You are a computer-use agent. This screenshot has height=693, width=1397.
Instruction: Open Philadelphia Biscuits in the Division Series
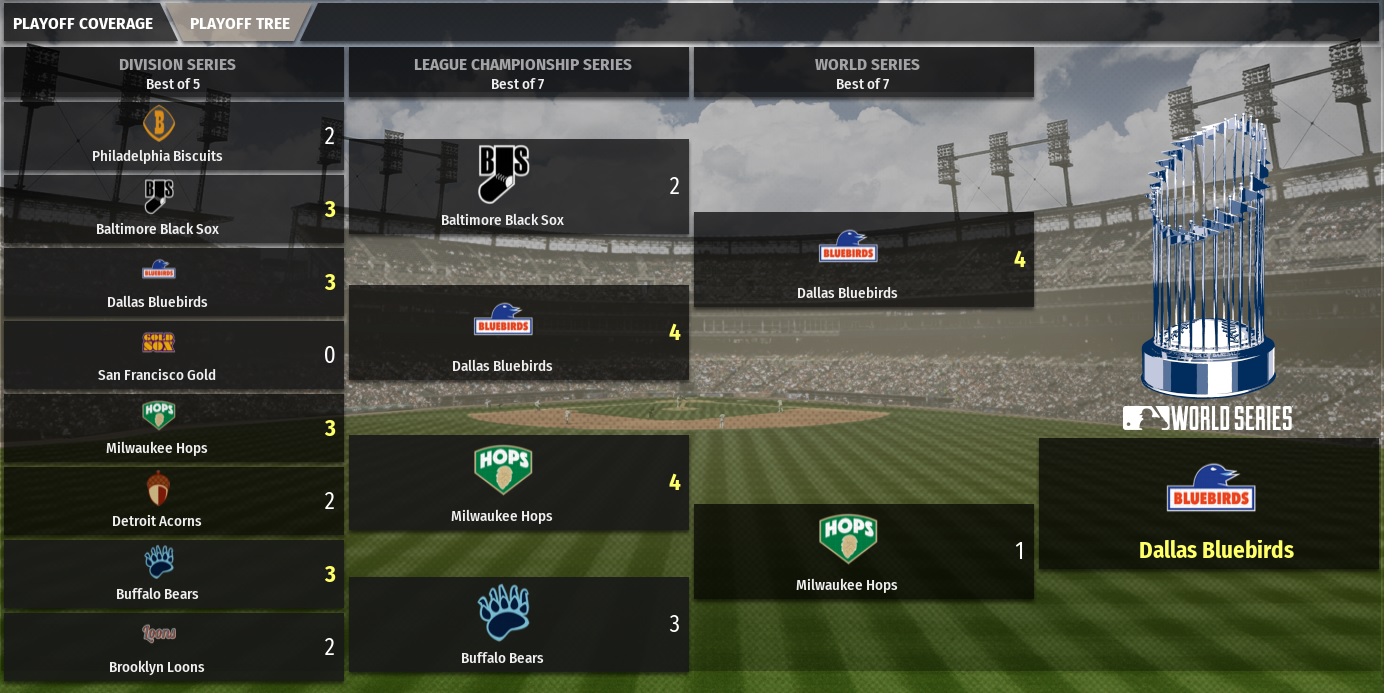click(x=173, y=136)
